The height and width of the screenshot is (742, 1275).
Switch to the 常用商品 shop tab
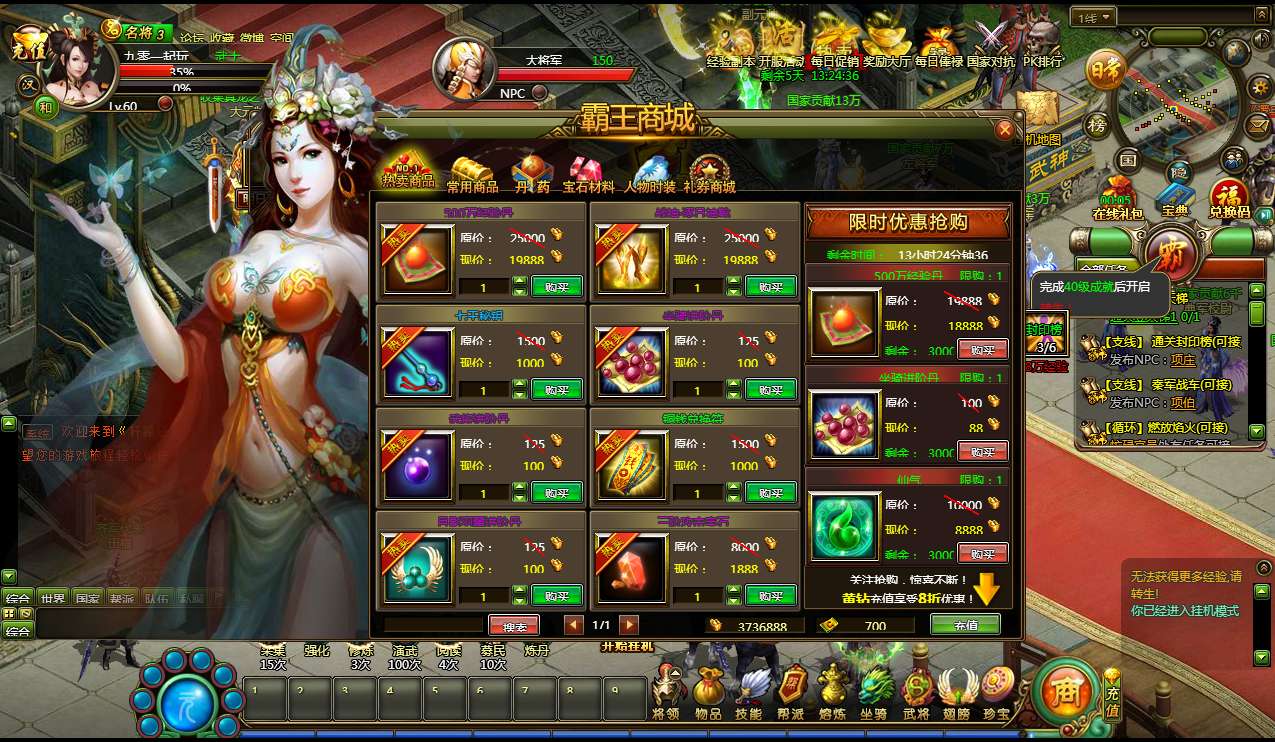click(472, 175)
